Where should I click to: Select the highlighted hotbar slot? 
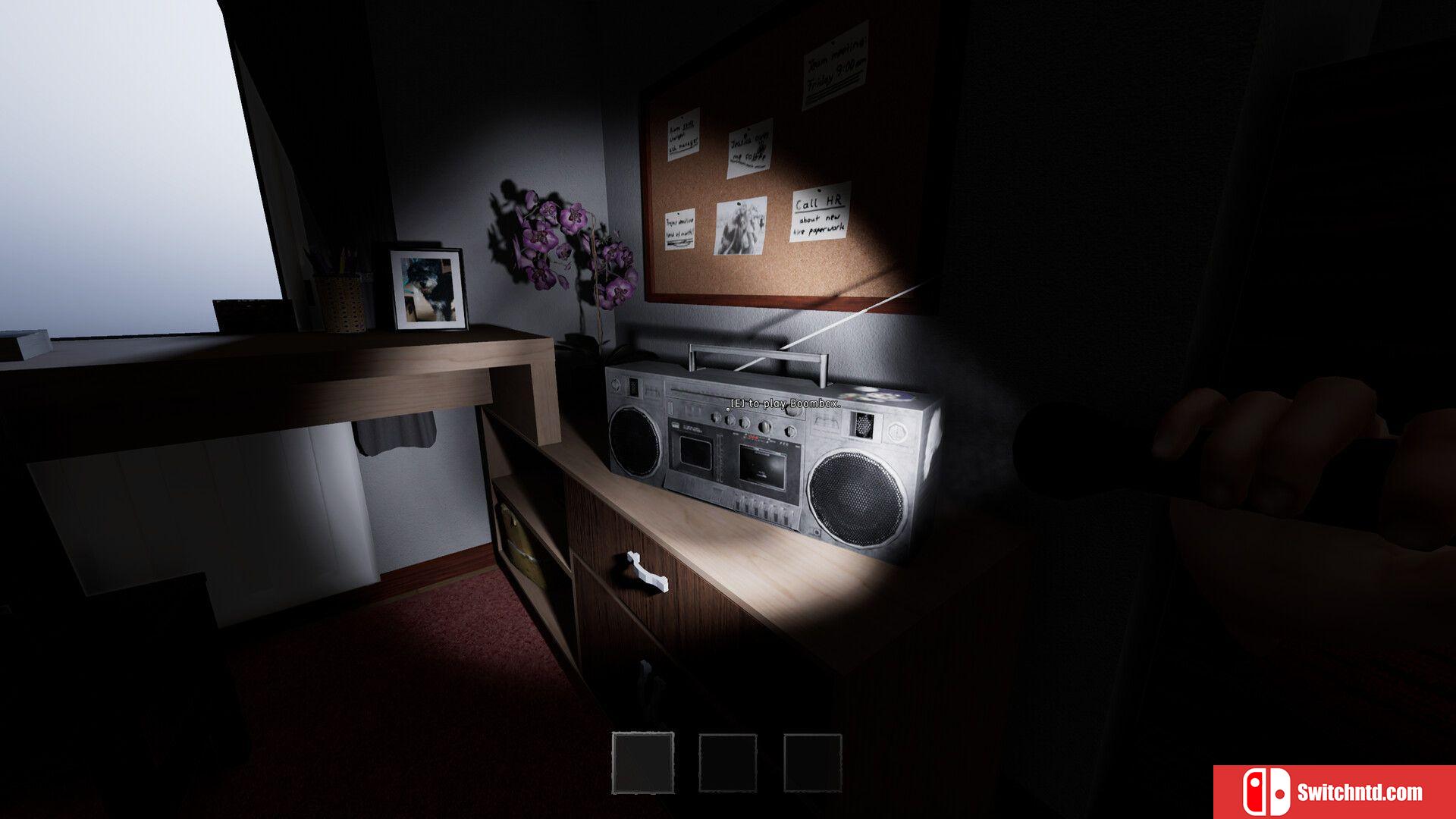click(643, 762)
